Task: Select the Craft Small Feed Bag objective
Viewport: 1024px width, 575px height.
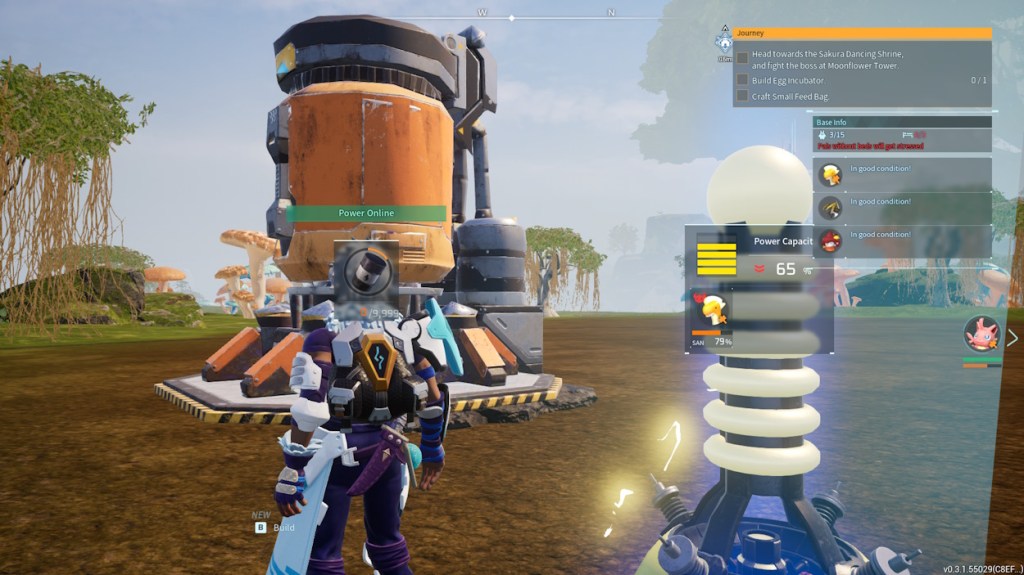Action: (790, 96)
